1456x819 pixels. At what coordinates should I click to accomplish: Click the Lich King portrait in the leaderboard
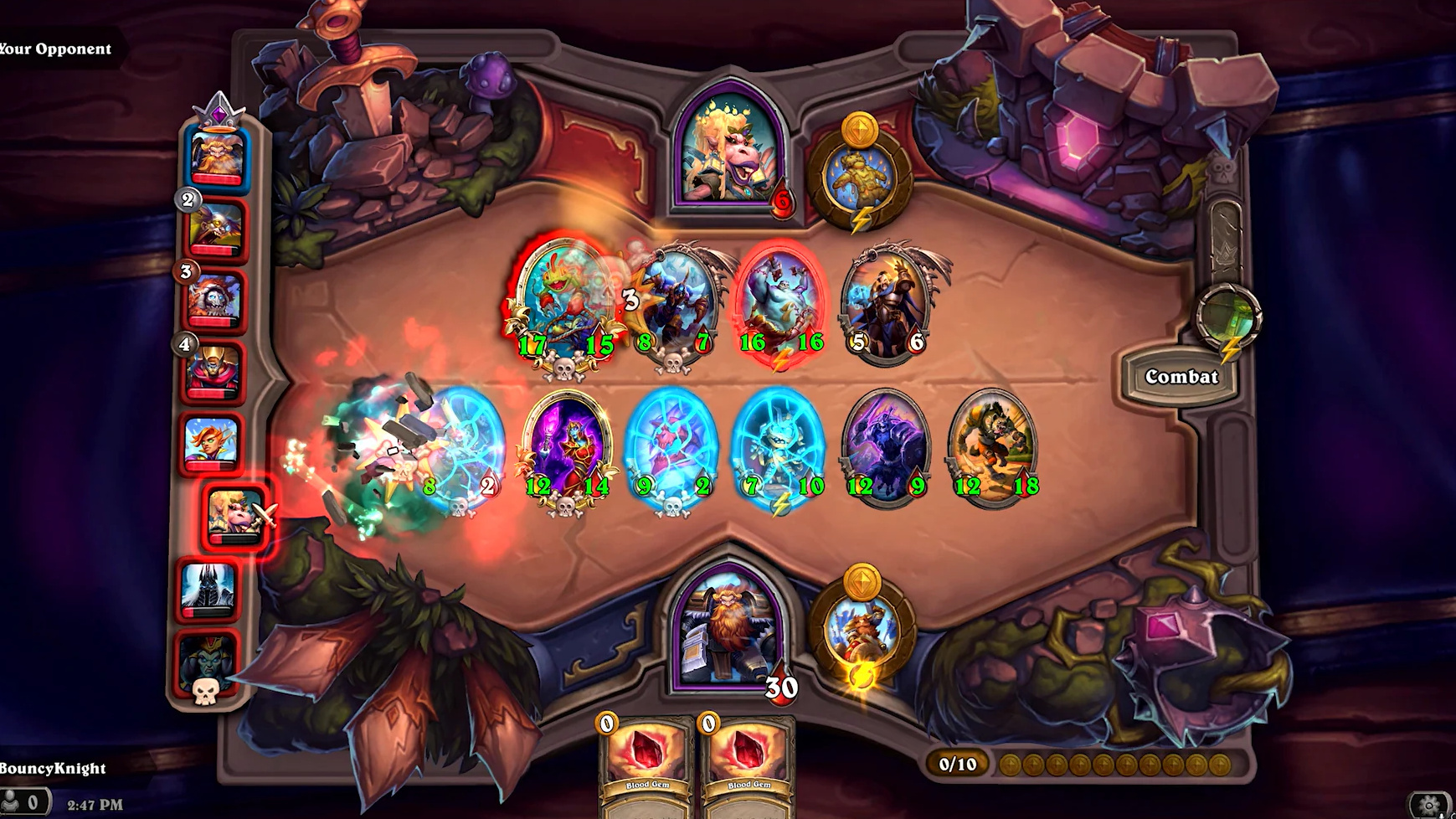pos(209,590)
